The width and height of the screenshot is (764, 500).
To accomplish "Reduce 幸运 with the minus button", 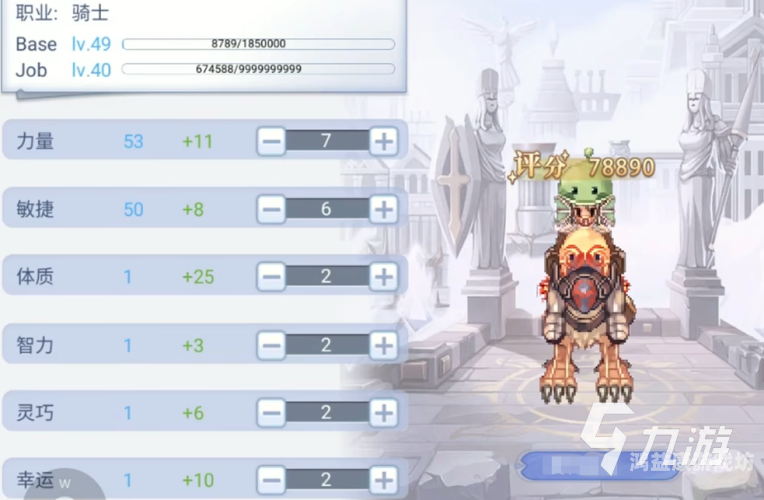I will click(x=271, y=480).
